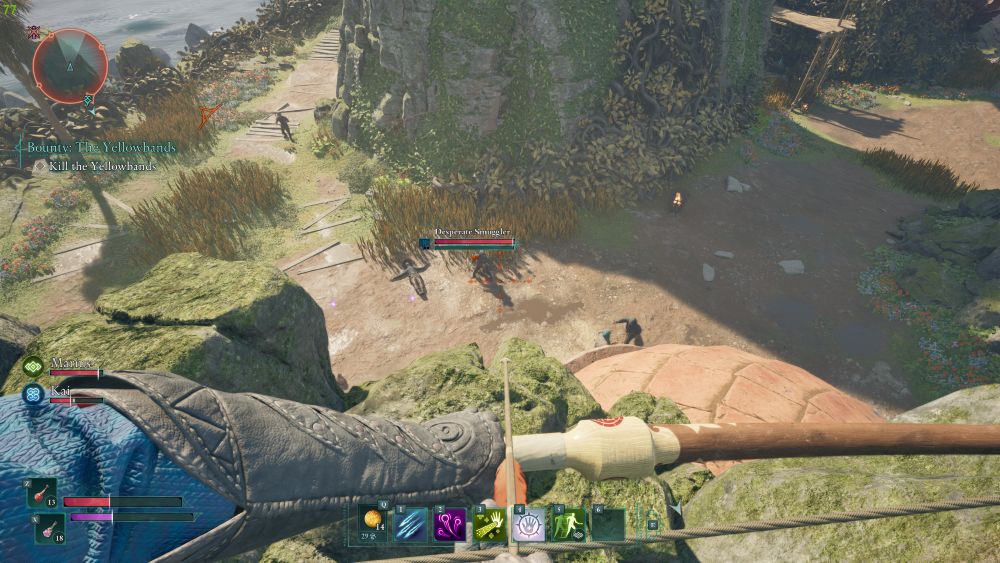Activate the green glowing hand ability
Screen dimensions: 1000x563
point(490,524)
